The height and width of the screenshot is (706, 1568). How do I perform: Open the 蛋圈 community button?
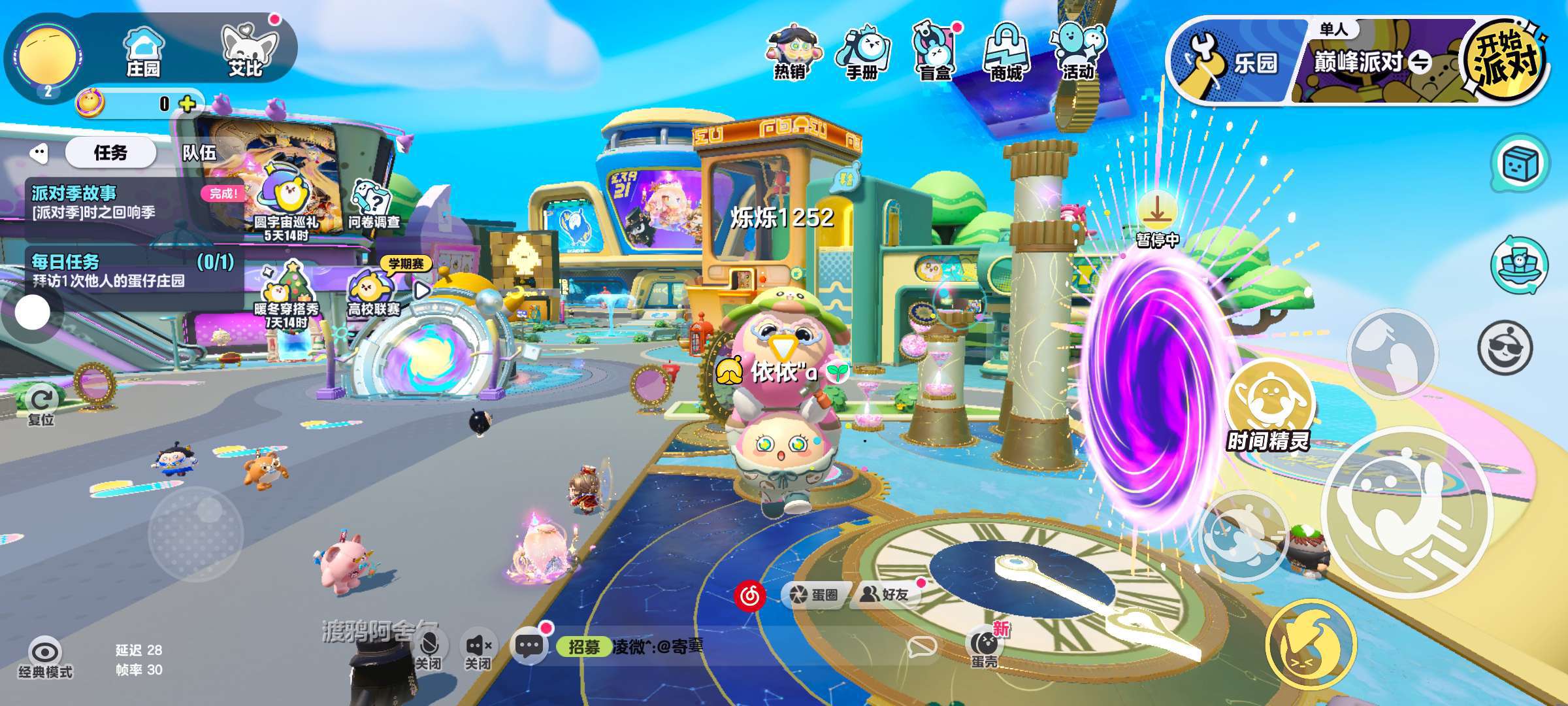pos(815,594)
